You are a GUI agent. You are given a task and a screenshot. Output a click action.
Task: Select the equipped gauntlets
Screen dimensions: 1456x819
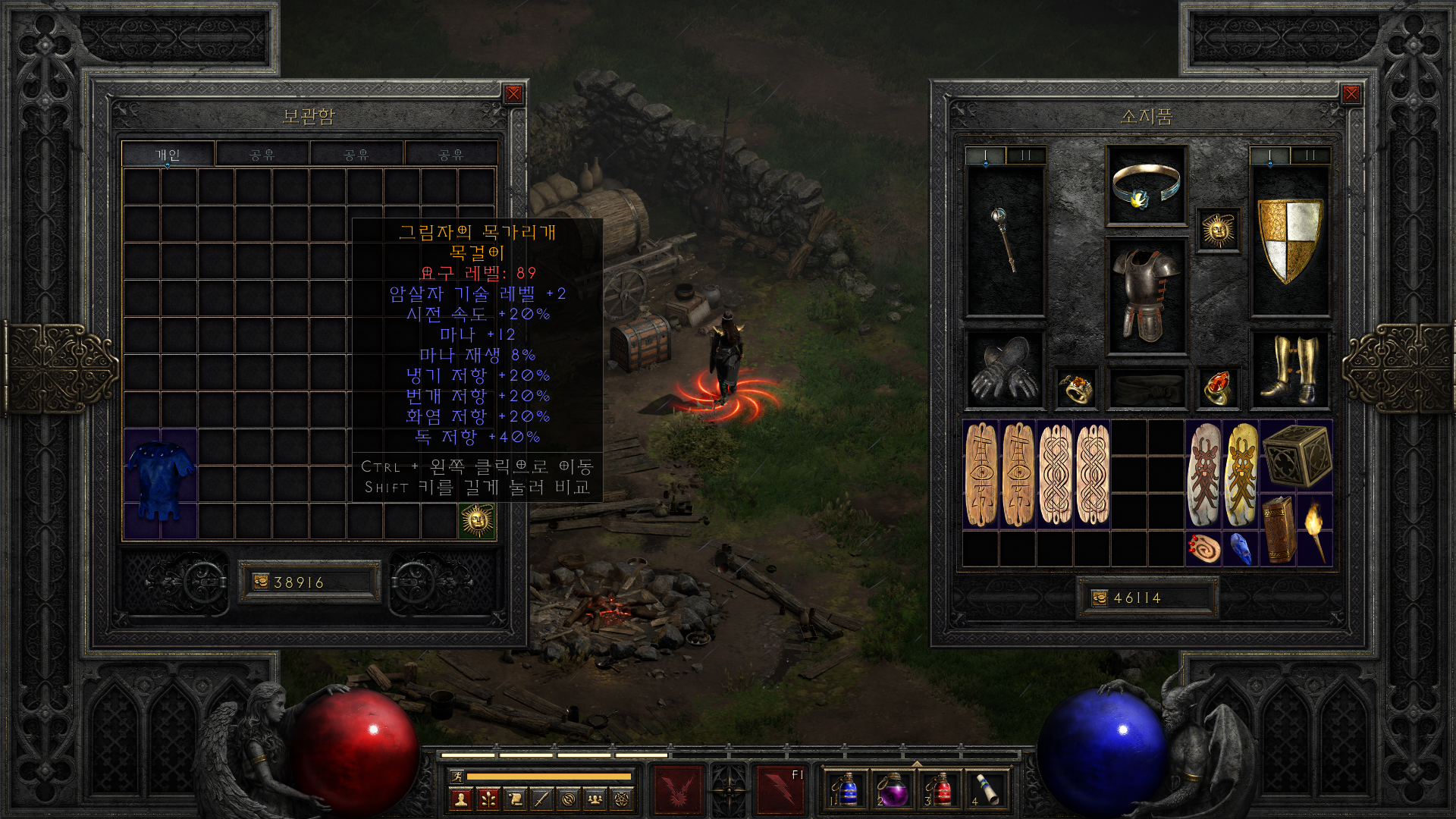(1004, 369)
